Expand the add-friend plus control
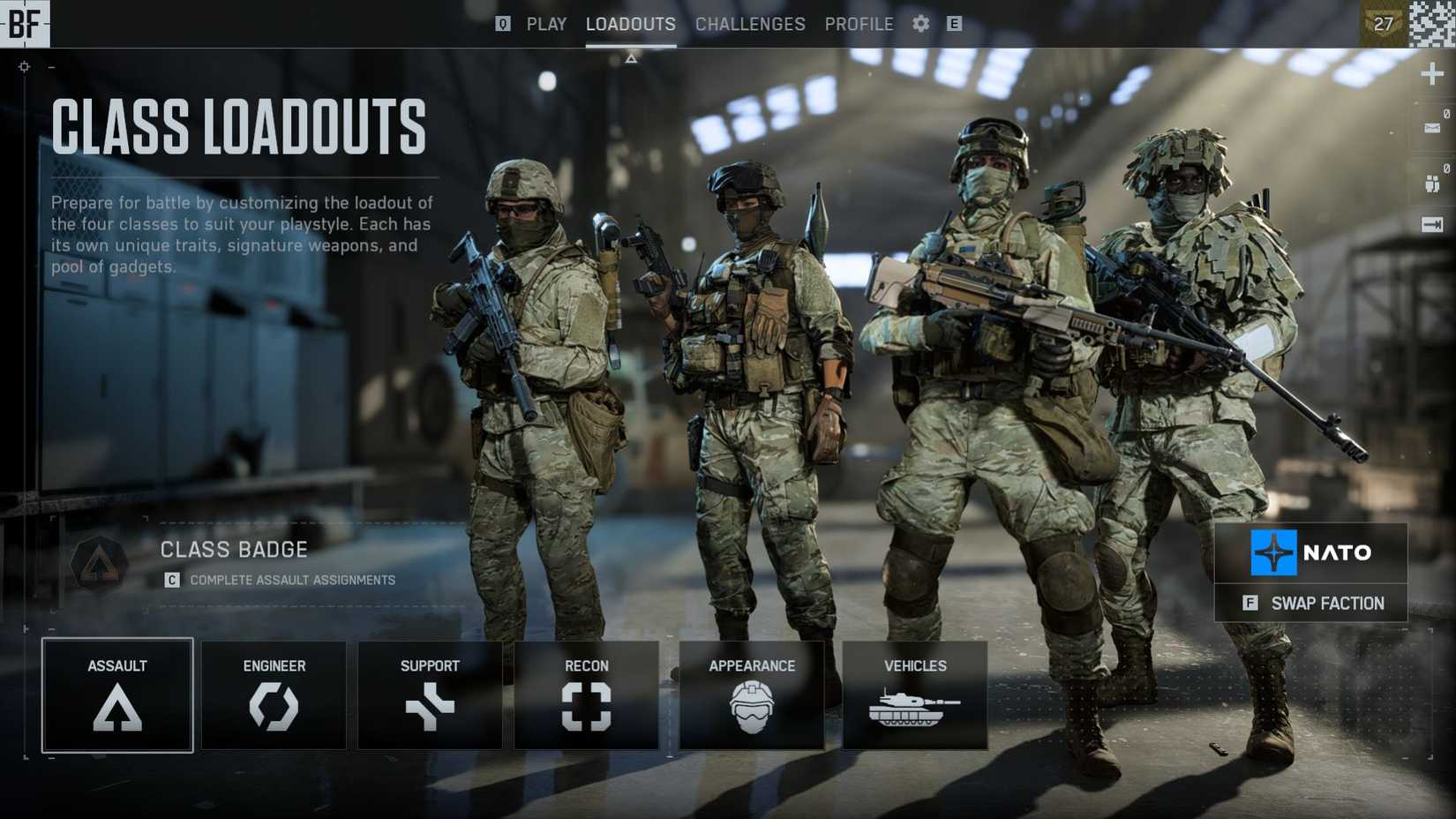This screenshot has height=819, width=1456. pos(1433,74)
